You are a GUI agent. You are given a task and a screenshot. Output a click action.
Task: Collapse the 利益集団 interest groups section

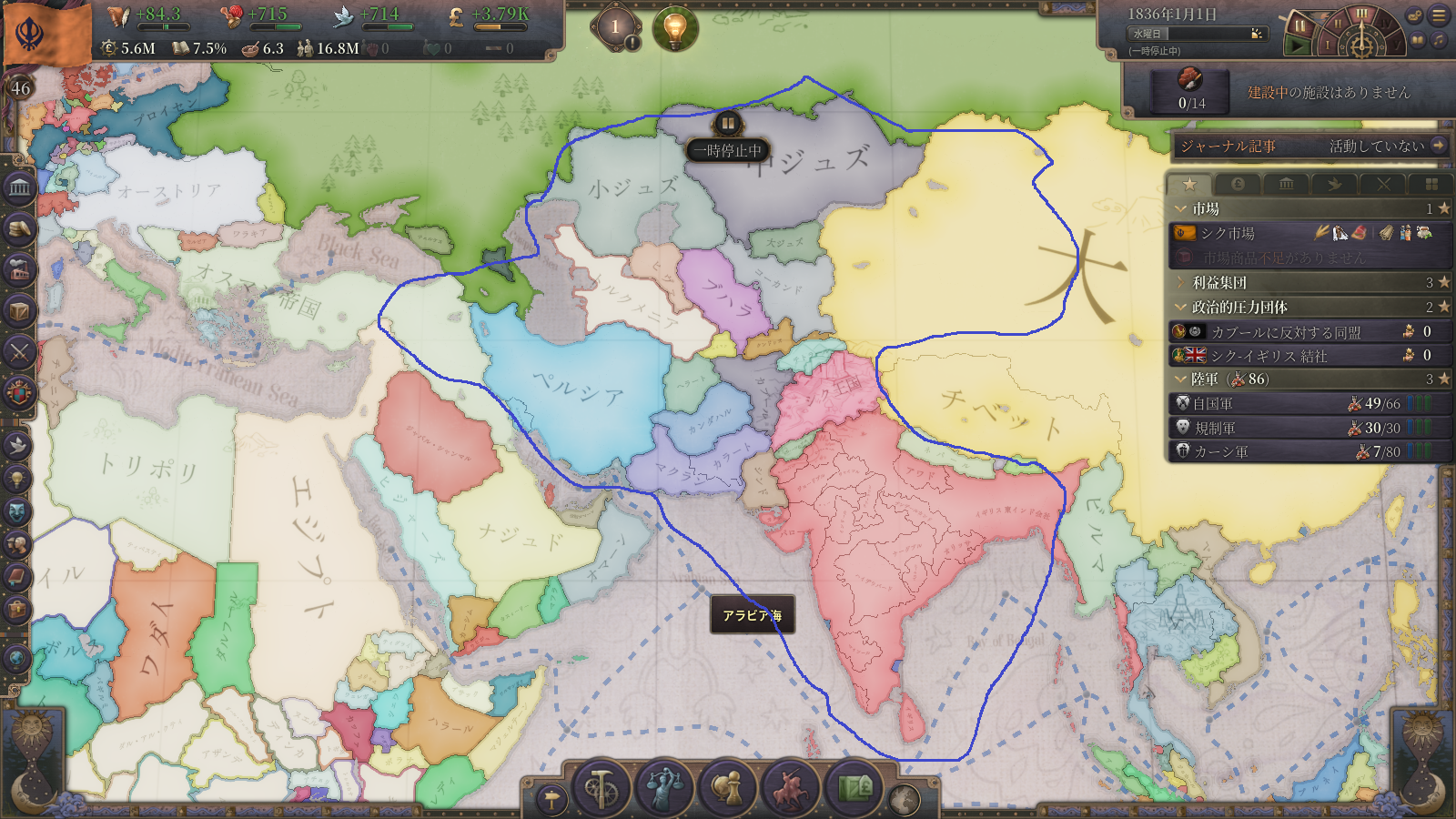(x=1181, y=283)
